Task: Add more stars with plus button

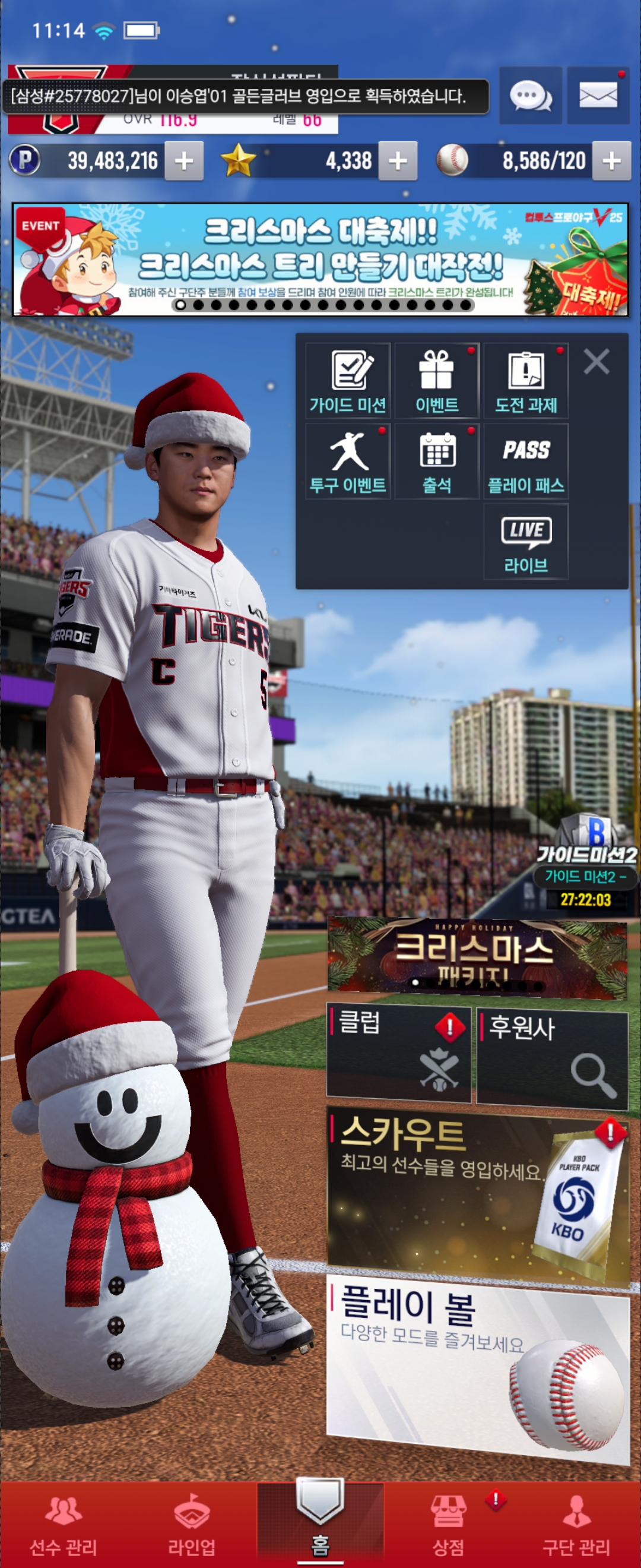Action: [x=398, y=162]
